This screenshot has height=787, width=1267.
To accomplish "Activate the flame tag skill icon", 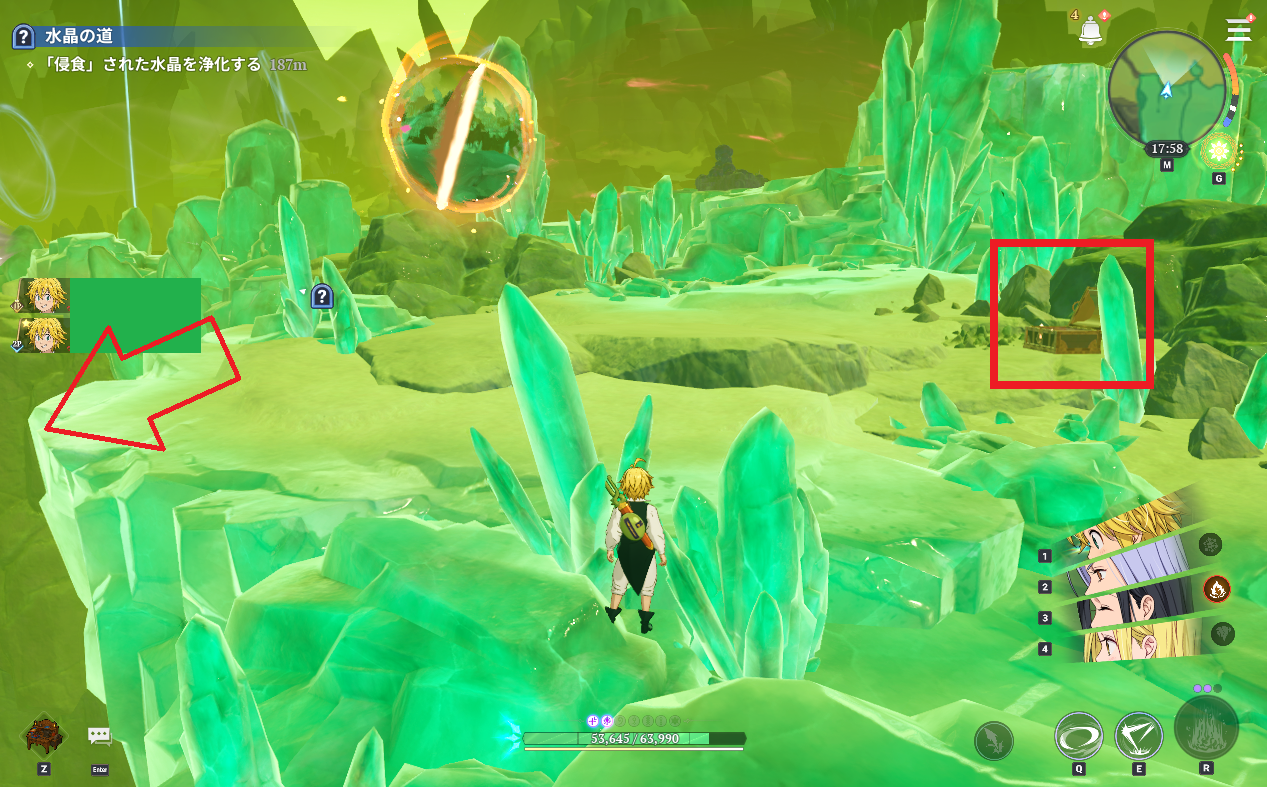I will point(1216,588).
